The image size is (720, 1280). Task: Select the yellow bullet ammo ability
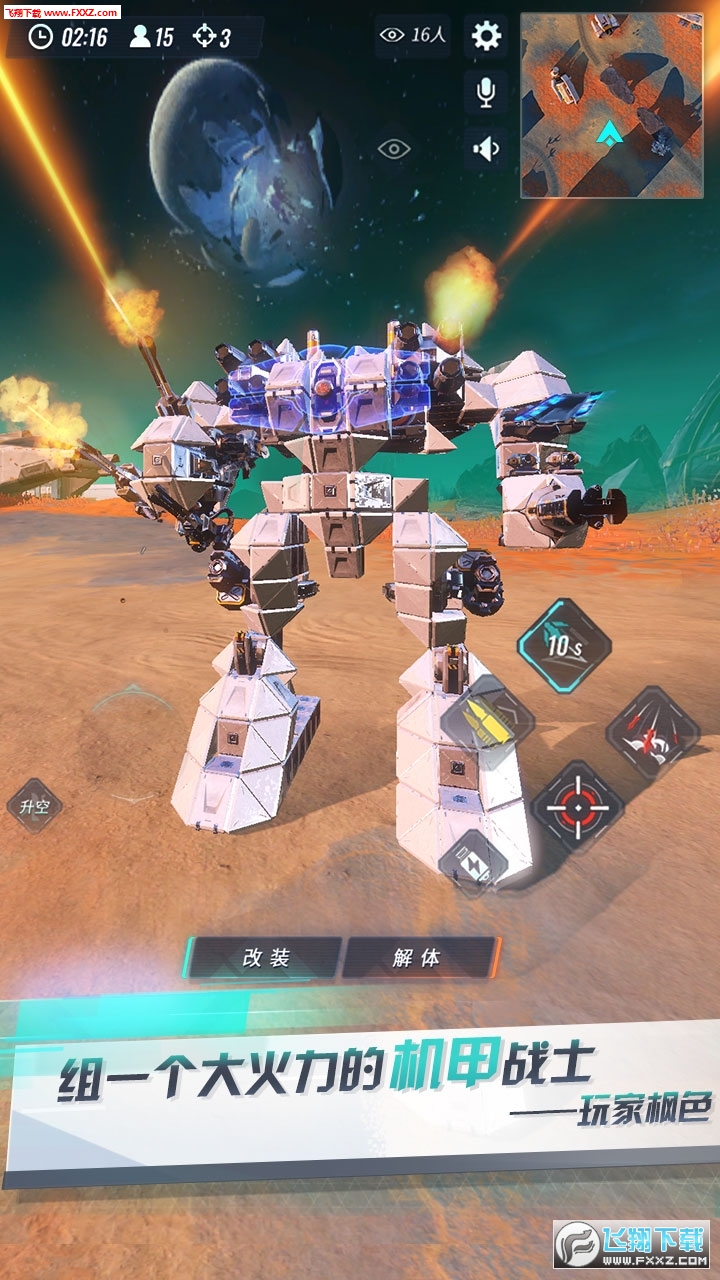coord(487,722)
